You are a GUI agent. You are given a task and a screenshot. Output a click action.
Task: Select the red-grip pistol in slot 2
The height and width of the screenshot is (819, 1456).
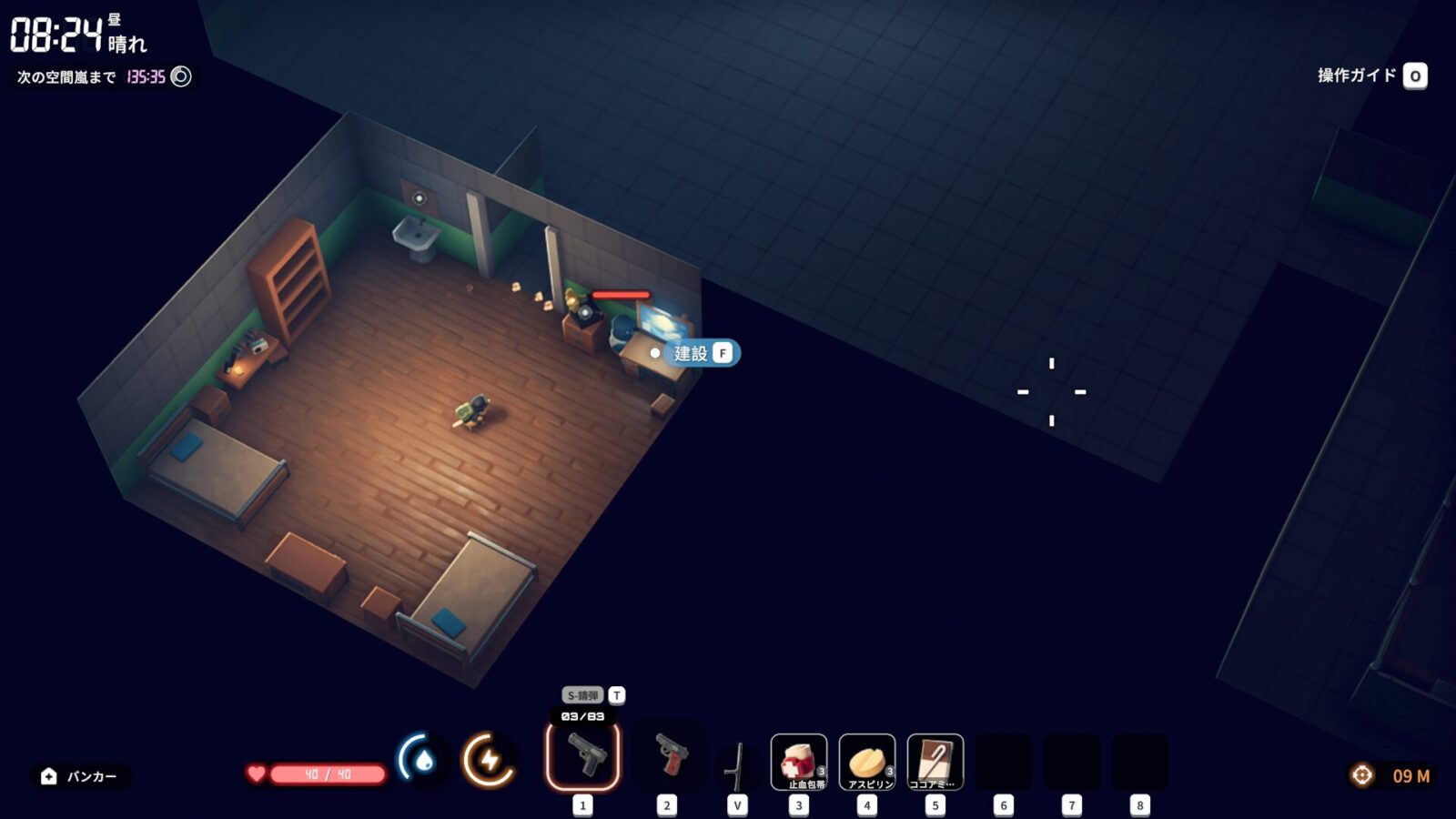click(669, 758)
